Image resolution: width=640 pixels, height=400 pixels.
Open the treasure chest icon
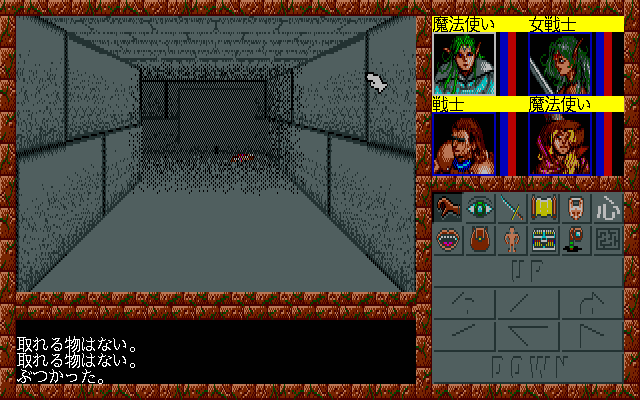[x=544, y=239]
